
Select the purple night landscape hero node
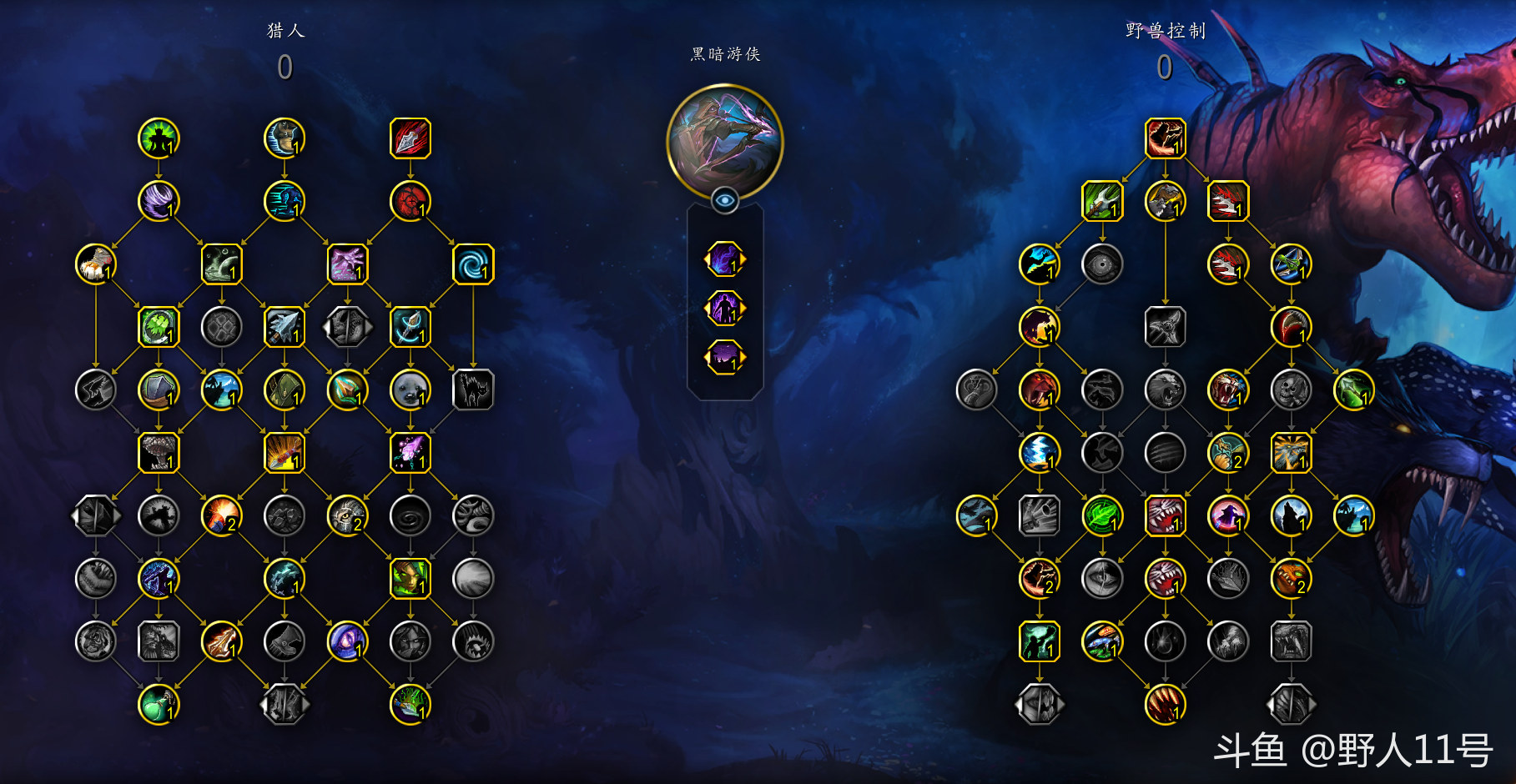click(724, 358)
